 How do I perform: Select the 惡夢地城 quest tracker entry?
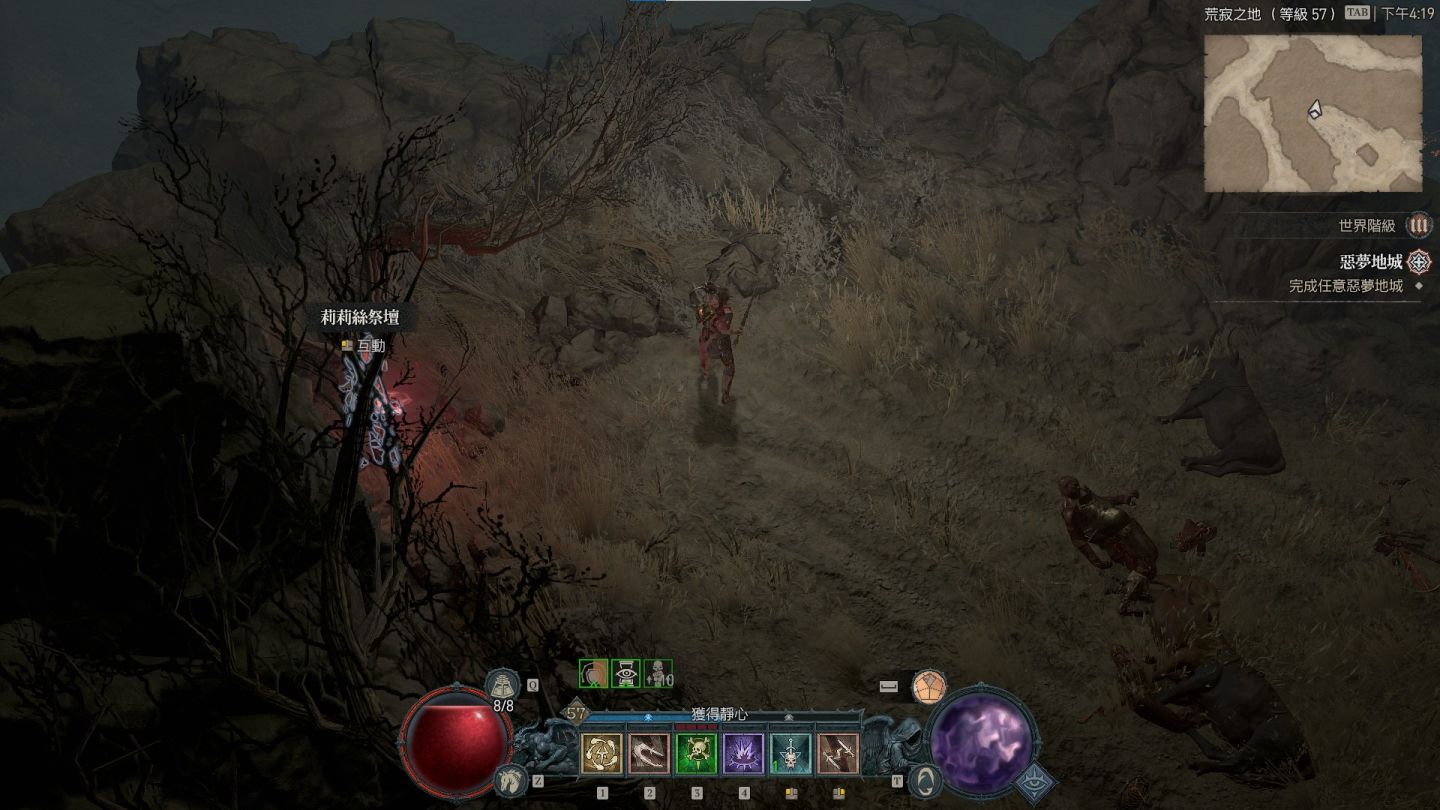[x=1370, y=262]
